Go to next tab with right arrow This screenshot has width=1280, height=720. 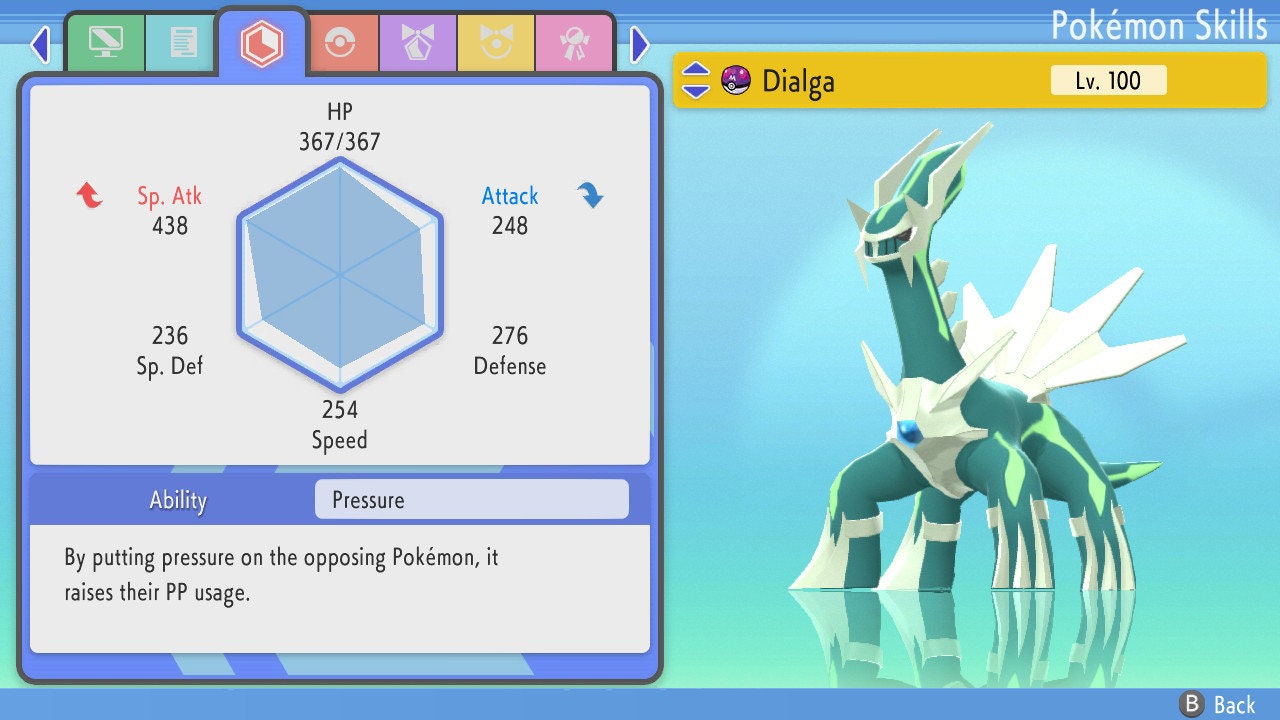640,44
